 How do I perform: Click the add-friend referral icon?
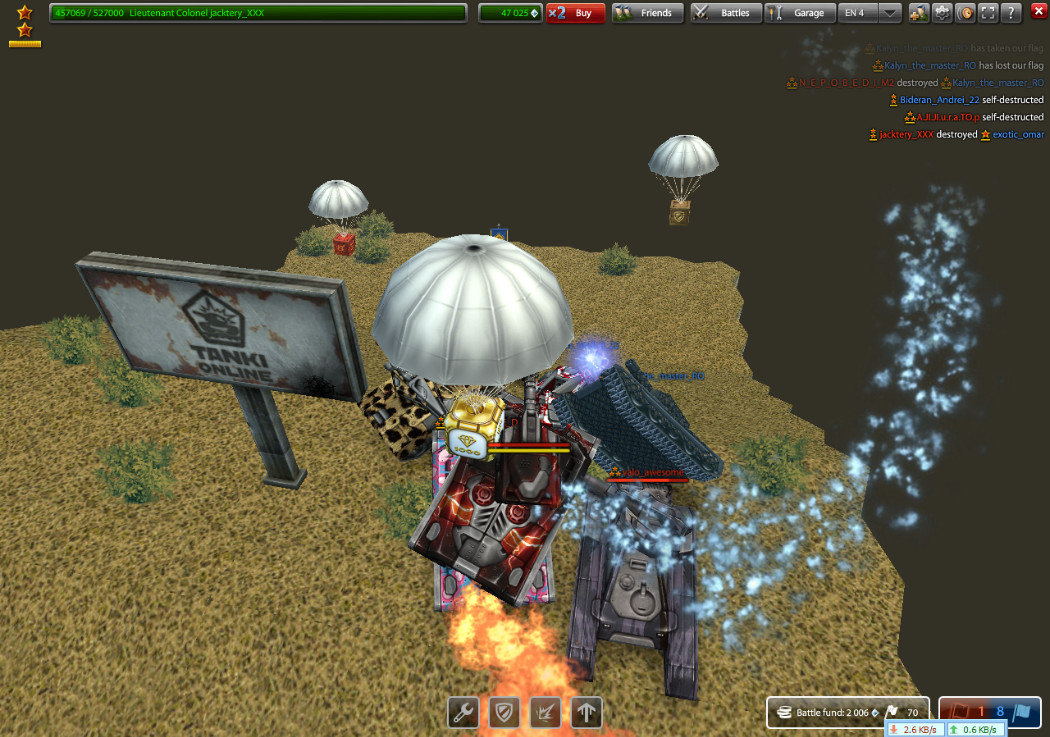click(x=918, y=13)
